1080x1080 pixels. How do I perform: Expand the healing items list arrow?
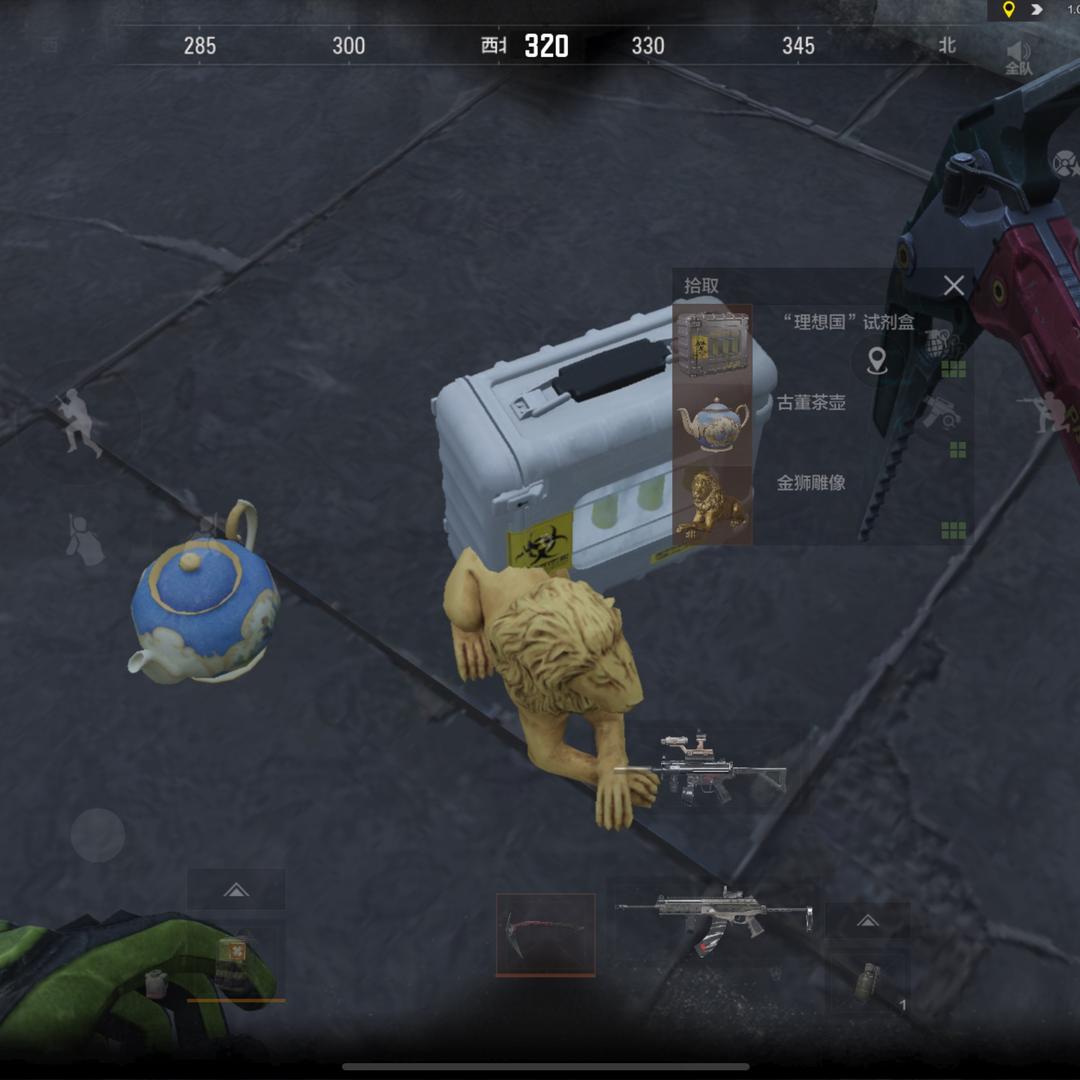pyautogui.click(x=236, y=889)
